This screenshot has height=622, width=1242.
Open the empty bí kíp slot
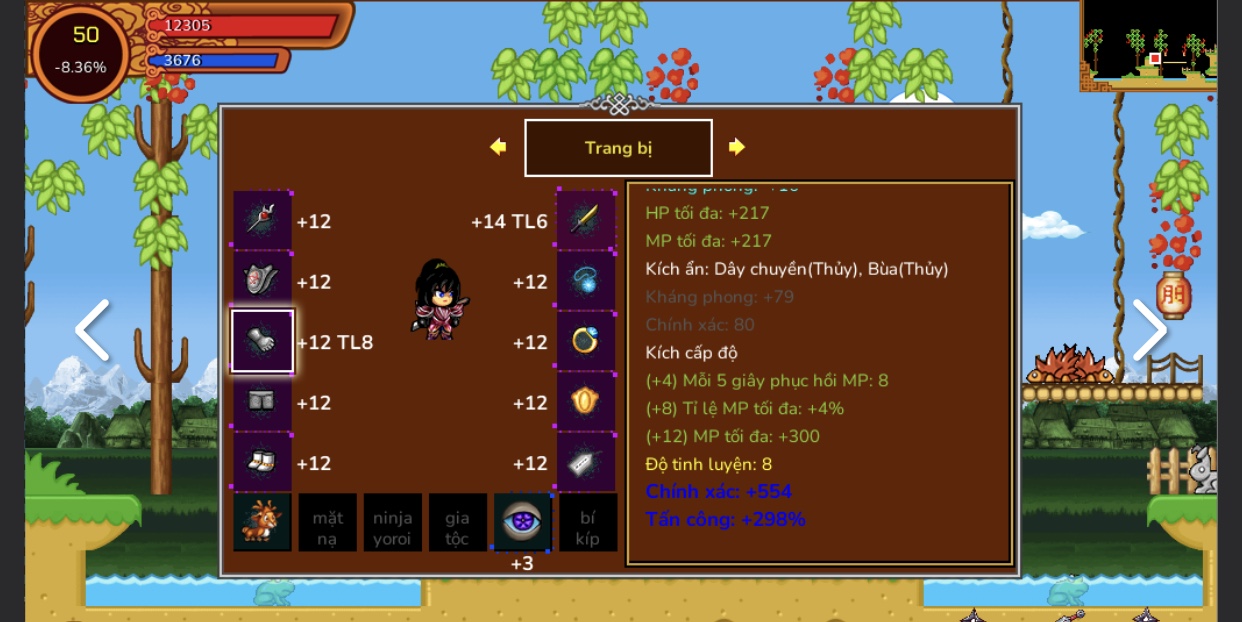587,522
